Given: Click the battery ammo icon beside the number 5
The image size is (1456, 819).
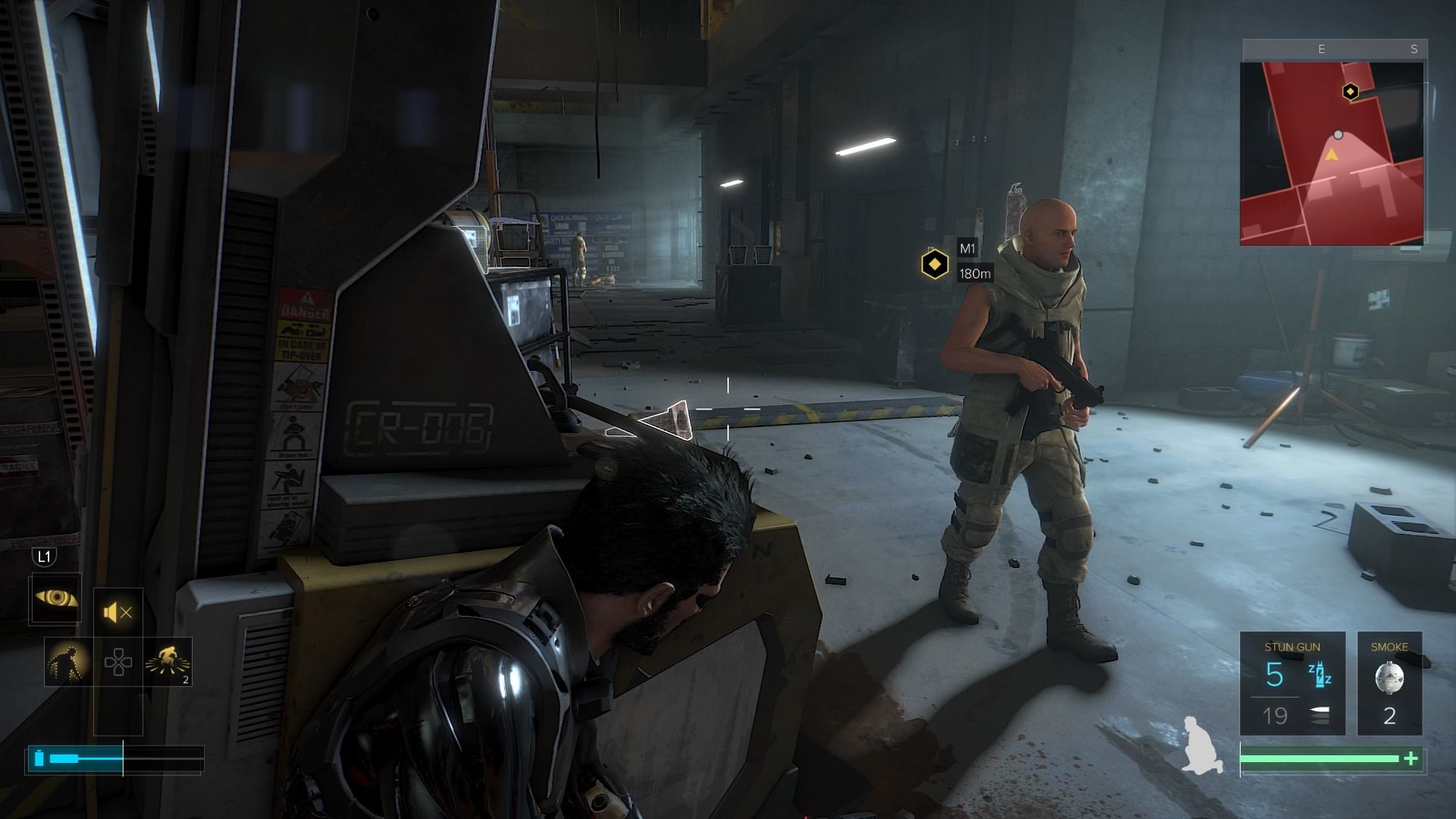Looking at the screenshot, I should [1319, 676].
